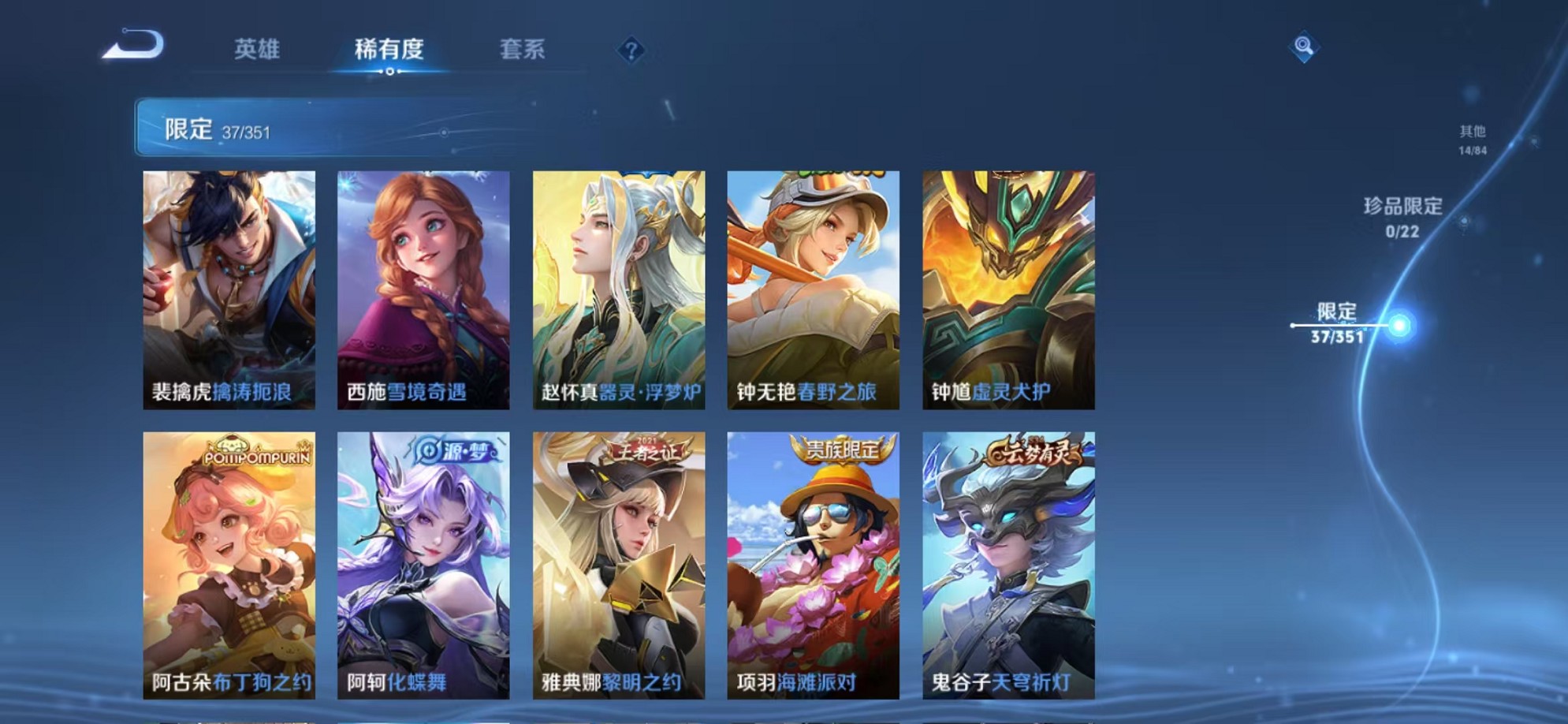Image resolution: width=1568 pixels, height=724 pixels.
Task: Switch to the 套系 tab
Action: [x=523, y=49]
